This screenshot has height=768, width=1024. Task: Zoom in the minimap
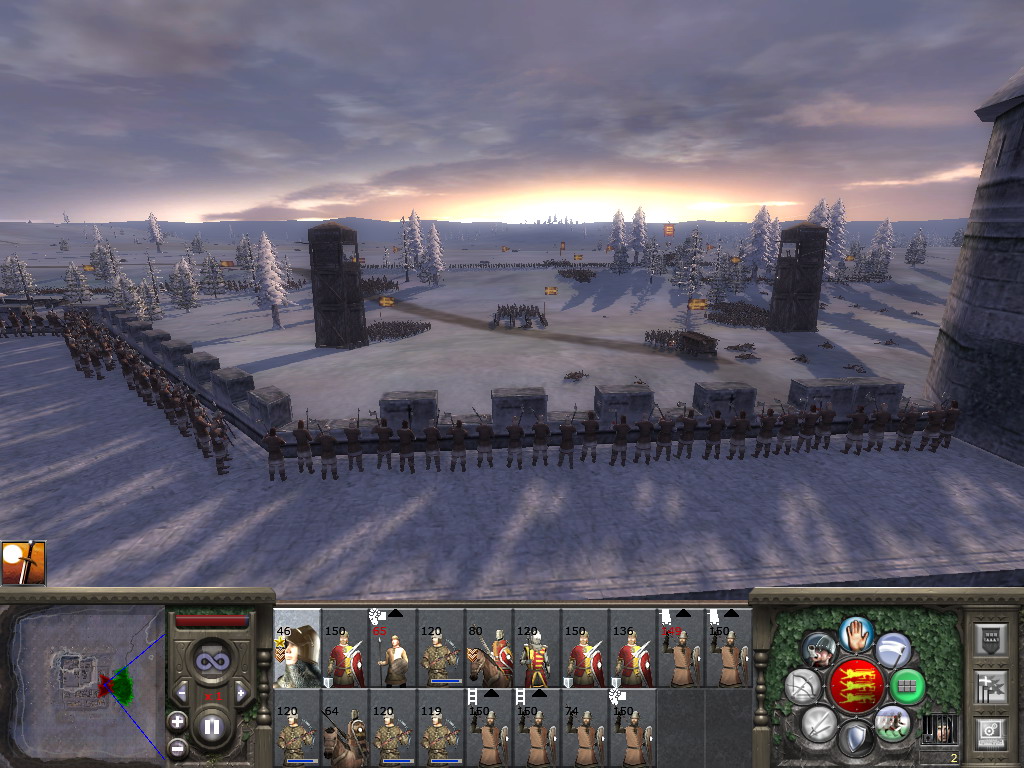(x=177, y=720)
